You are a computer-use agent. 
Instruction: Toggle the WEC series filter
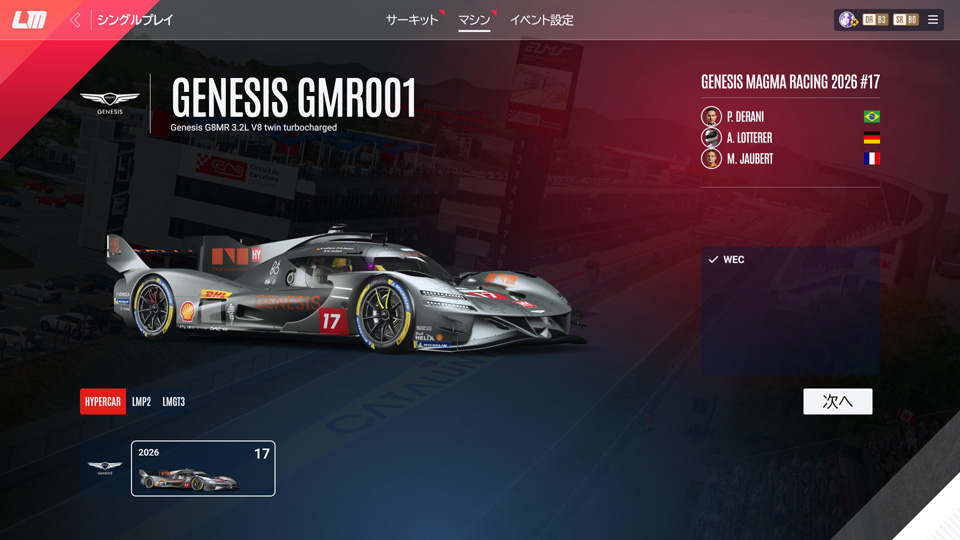pyautogui.click(x=726, y=260)
